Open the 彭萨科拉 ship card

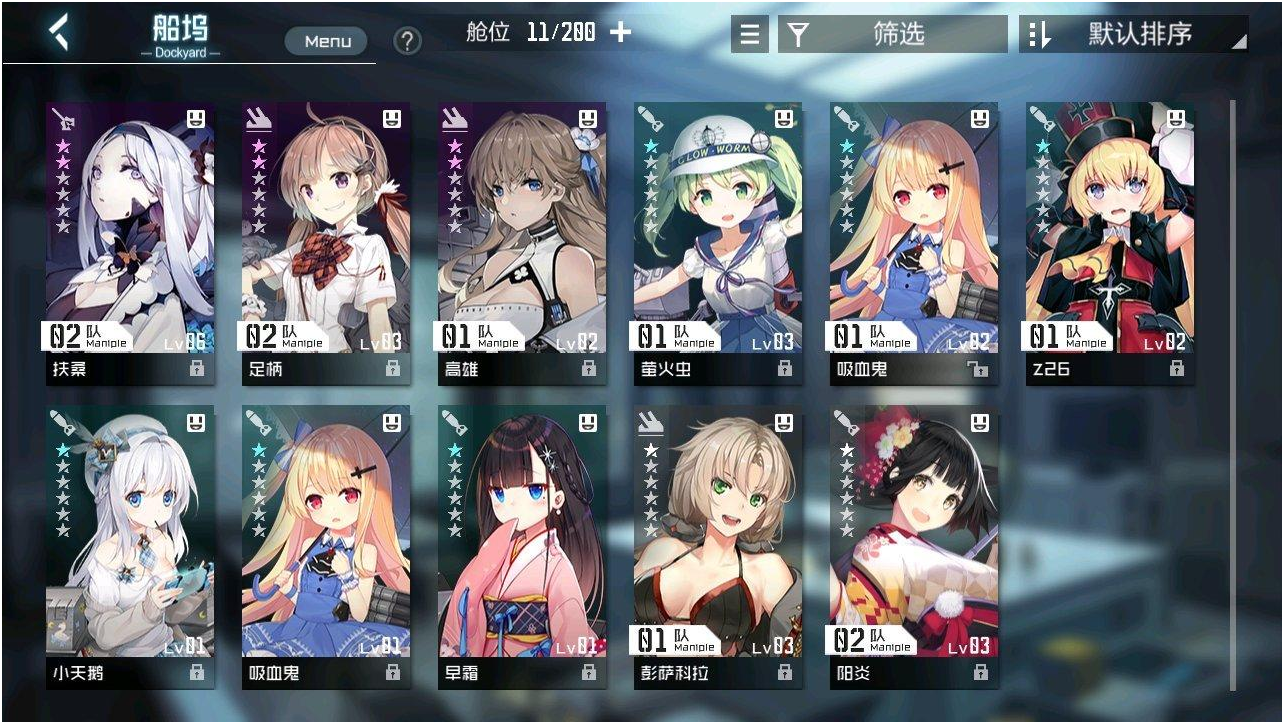[718, 545]
